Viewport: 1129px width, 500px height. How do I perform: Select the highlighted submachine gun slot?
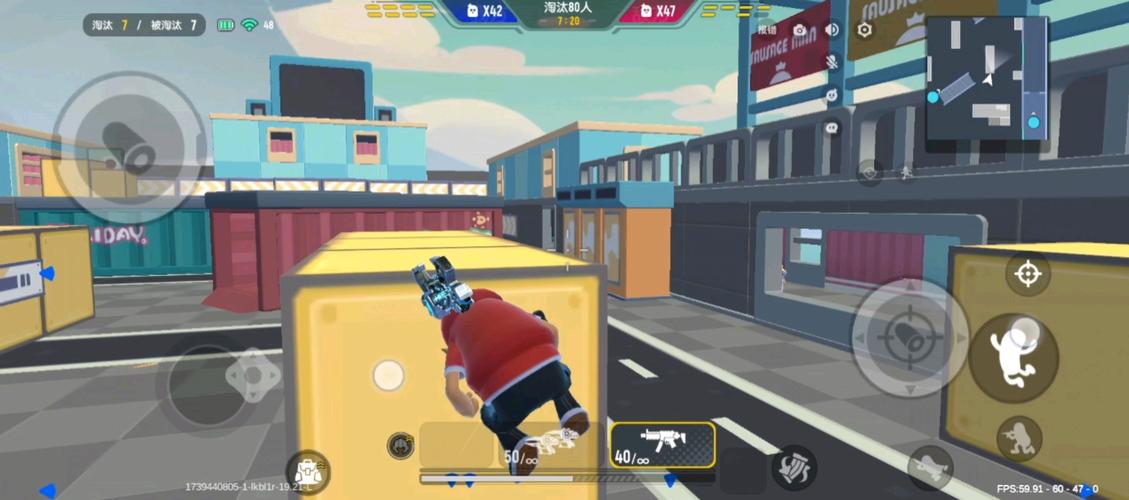[x=662, y=445]
